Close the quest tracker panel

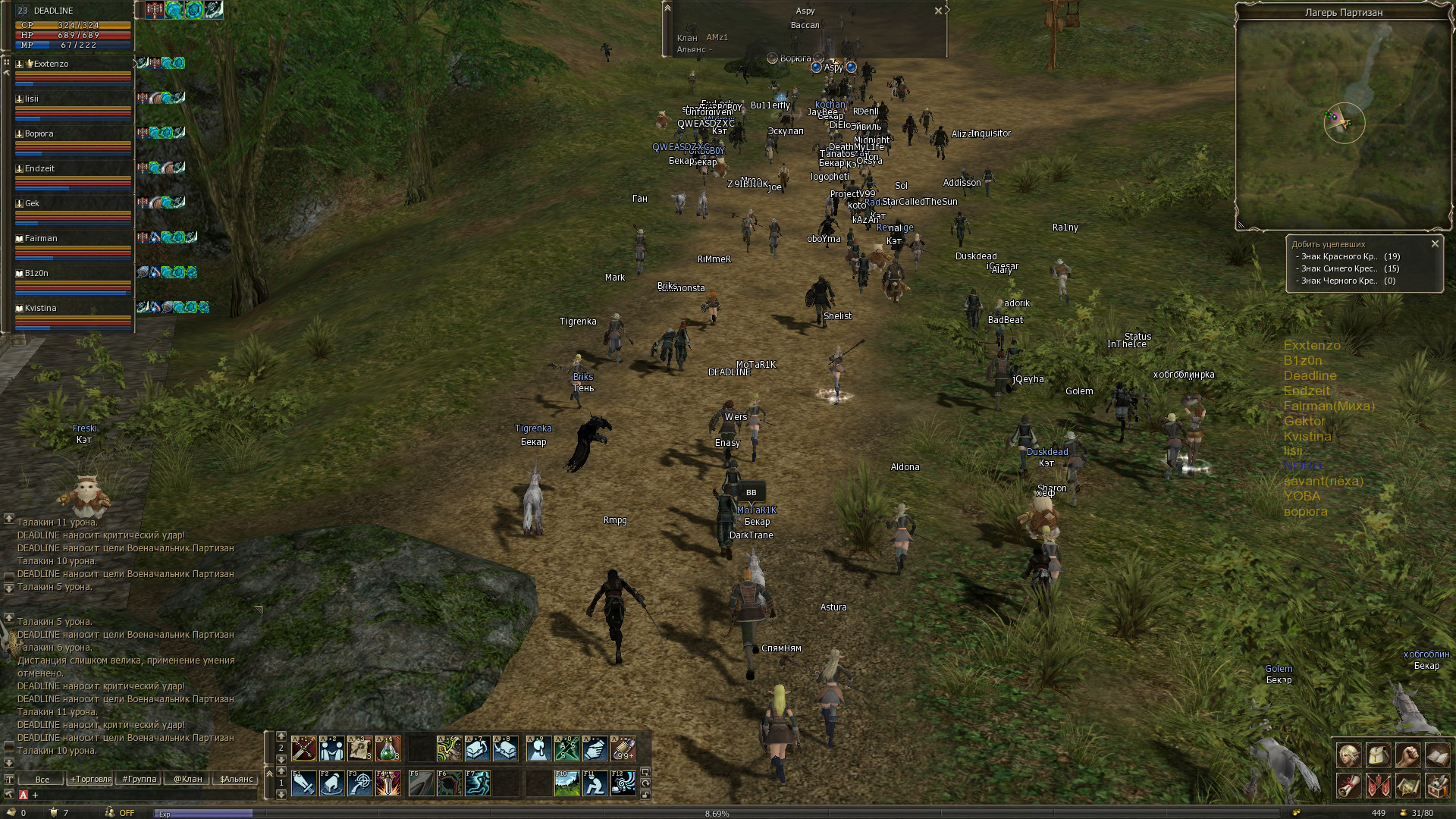pos(1435,243)
